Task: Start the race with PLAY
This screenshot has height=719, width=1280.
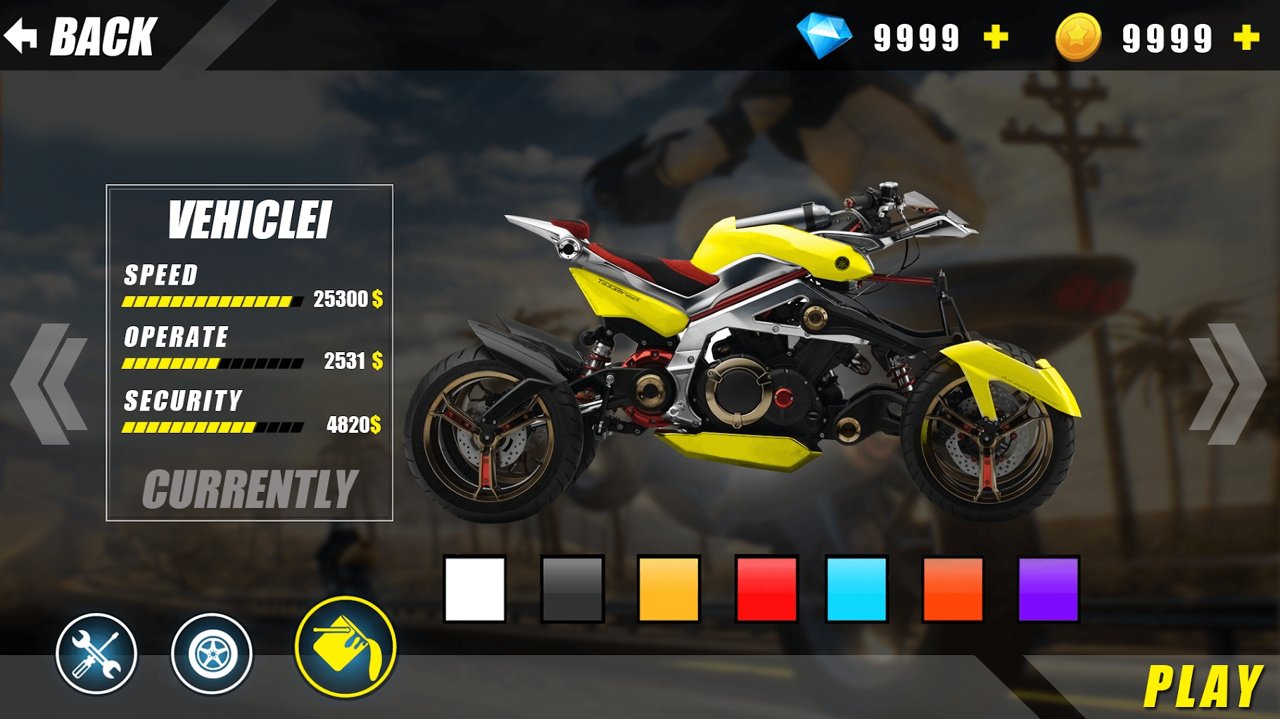Action: tap(1202, 687)
